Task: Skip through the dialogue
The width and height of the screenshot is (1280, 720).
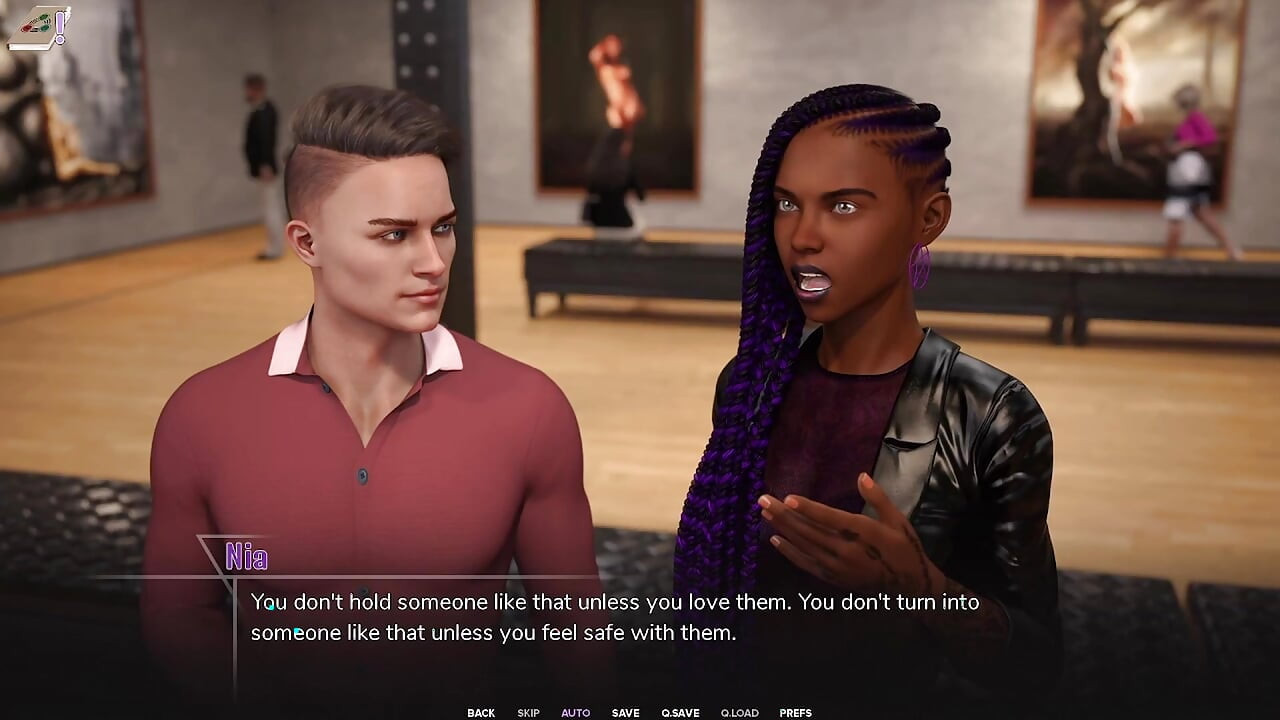Action: click(x=528, y=713)
